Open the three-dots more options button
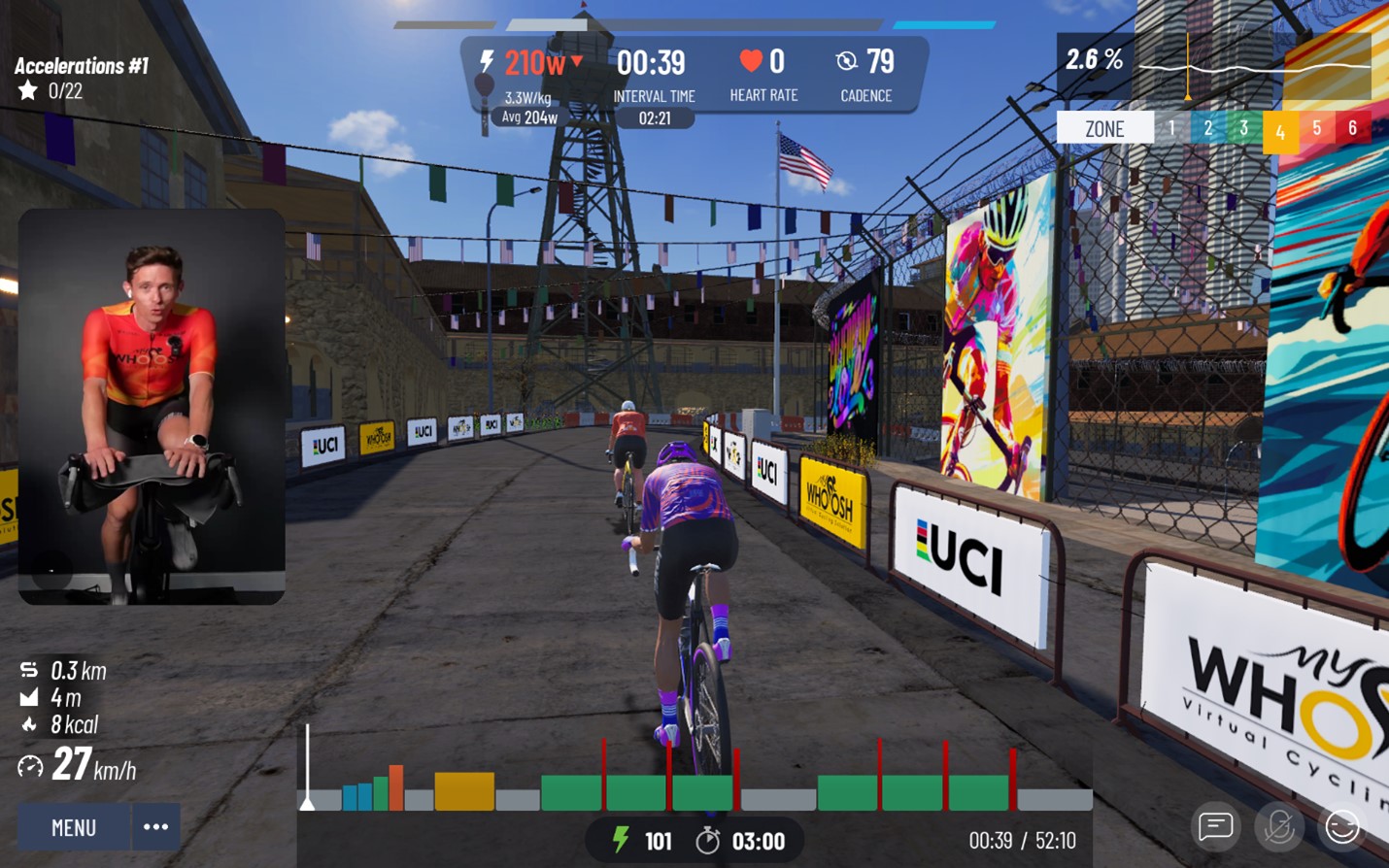 155,827
